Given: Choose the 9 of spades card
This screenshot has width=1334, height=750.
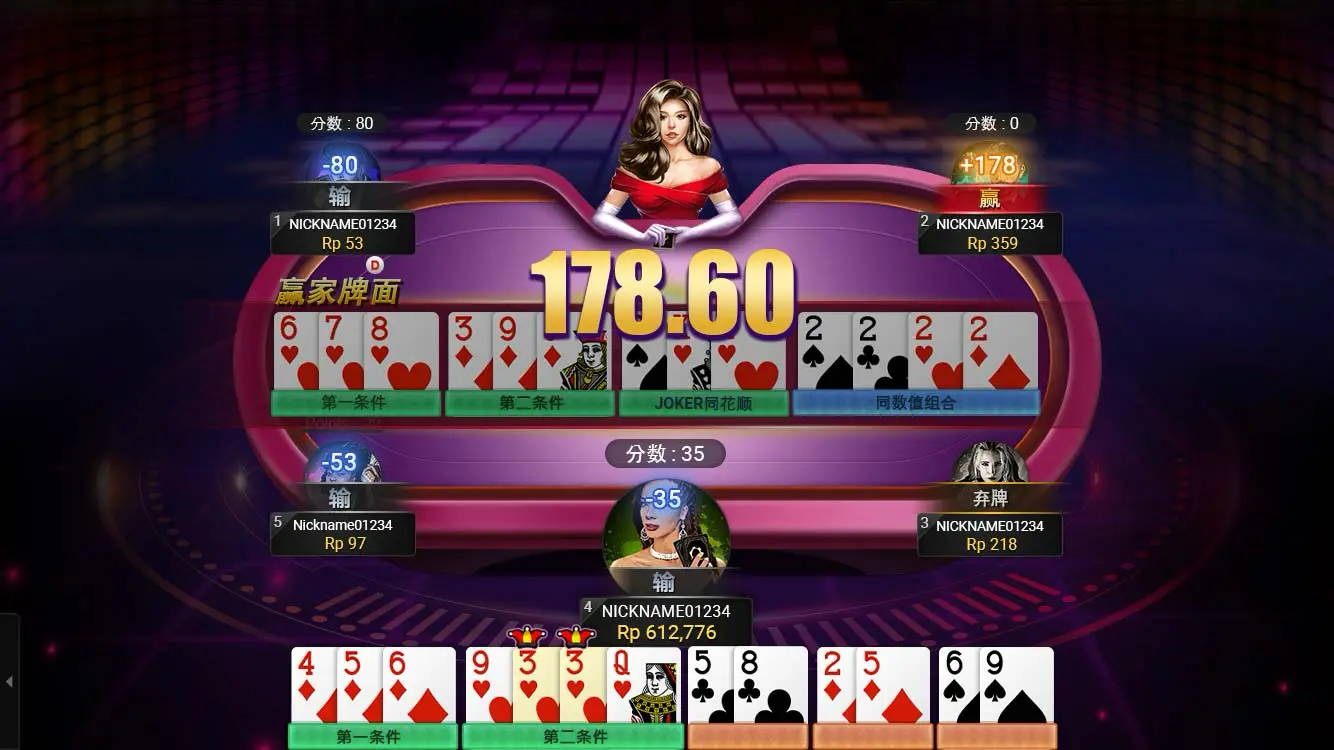Looking at the screenshot, I should click(x=1017, y=685).
